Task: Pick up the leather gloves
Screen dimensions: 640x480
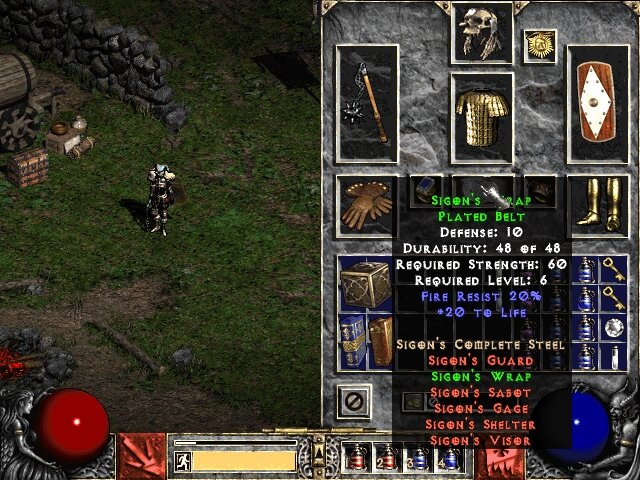Action: pyautogui.click(x=366, y=205)
